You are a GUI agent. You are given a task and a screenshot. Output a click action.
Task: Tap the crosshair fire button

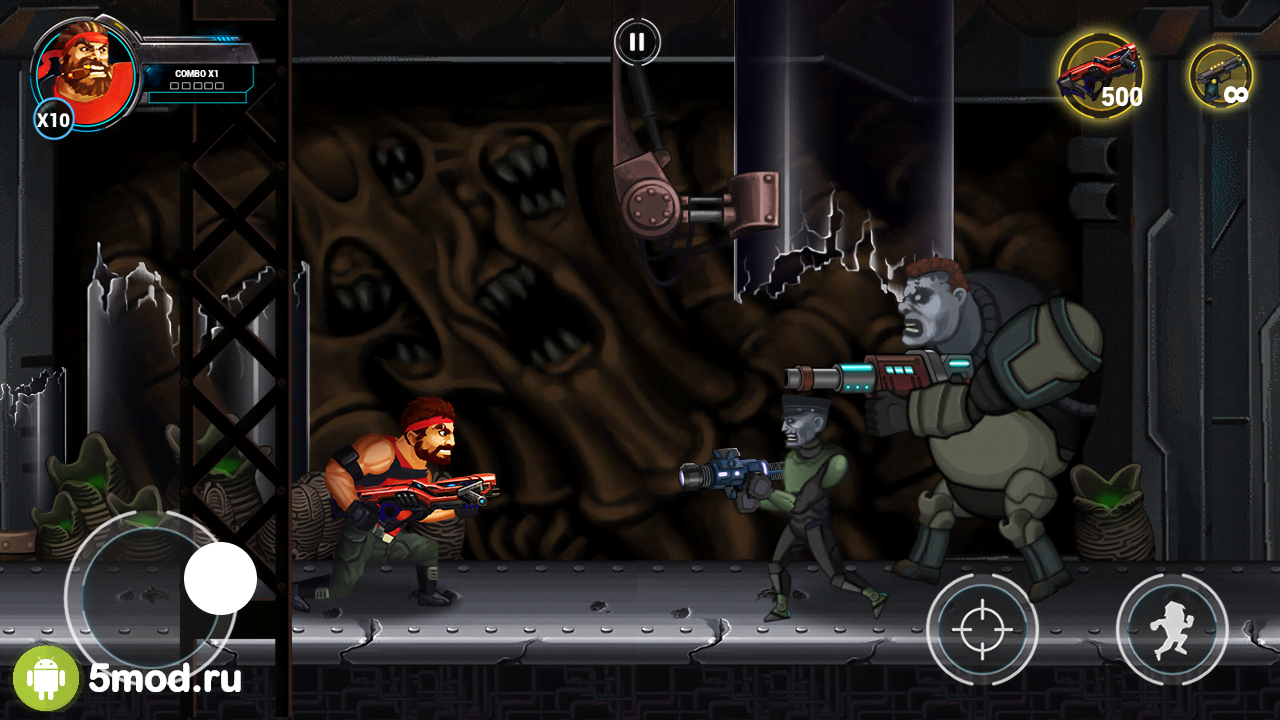[x=982, y=629]
